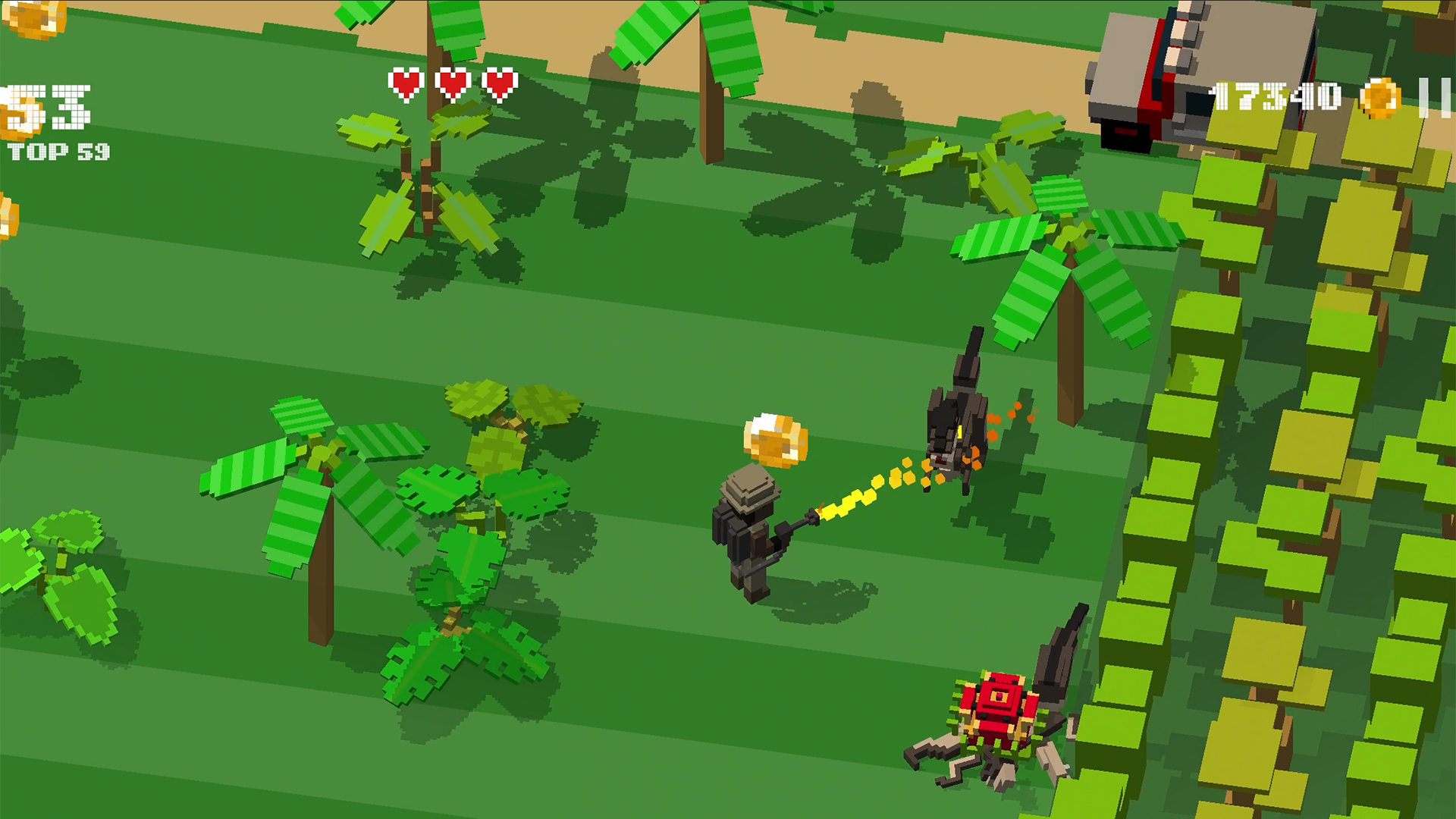Select the middle heart of the three hearts
Screen dimensions: 1456x819
coord(451,83)
